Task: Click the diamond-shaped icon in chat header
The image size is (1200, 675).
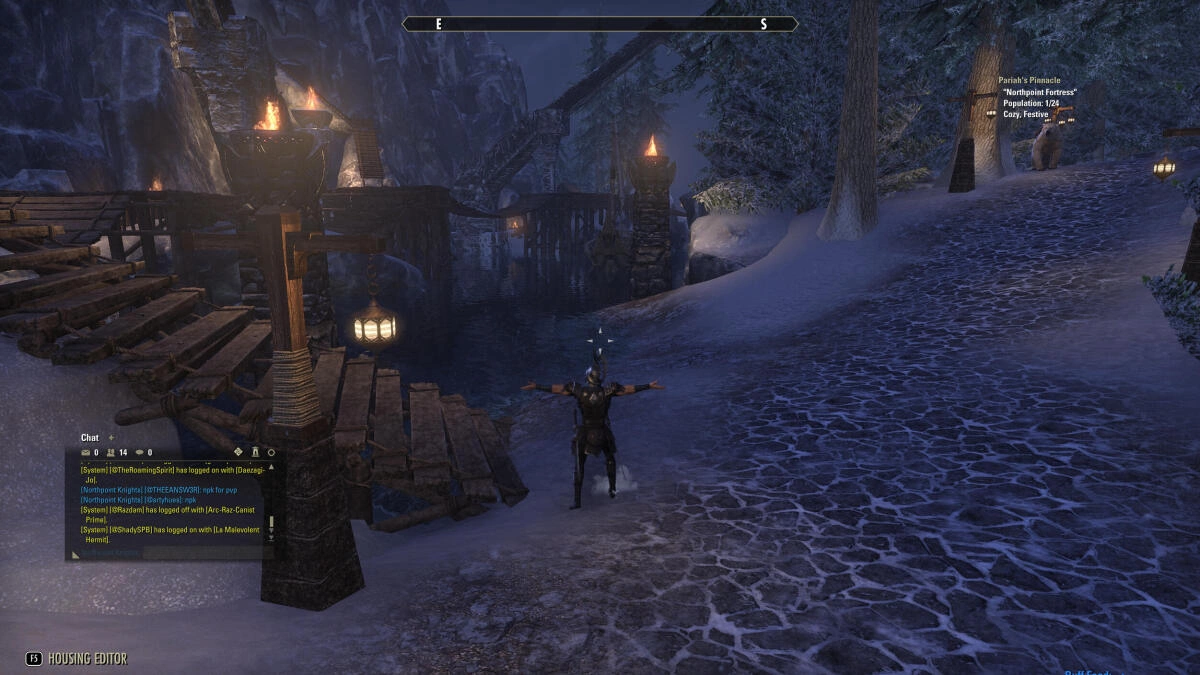Action: [238, 451]
